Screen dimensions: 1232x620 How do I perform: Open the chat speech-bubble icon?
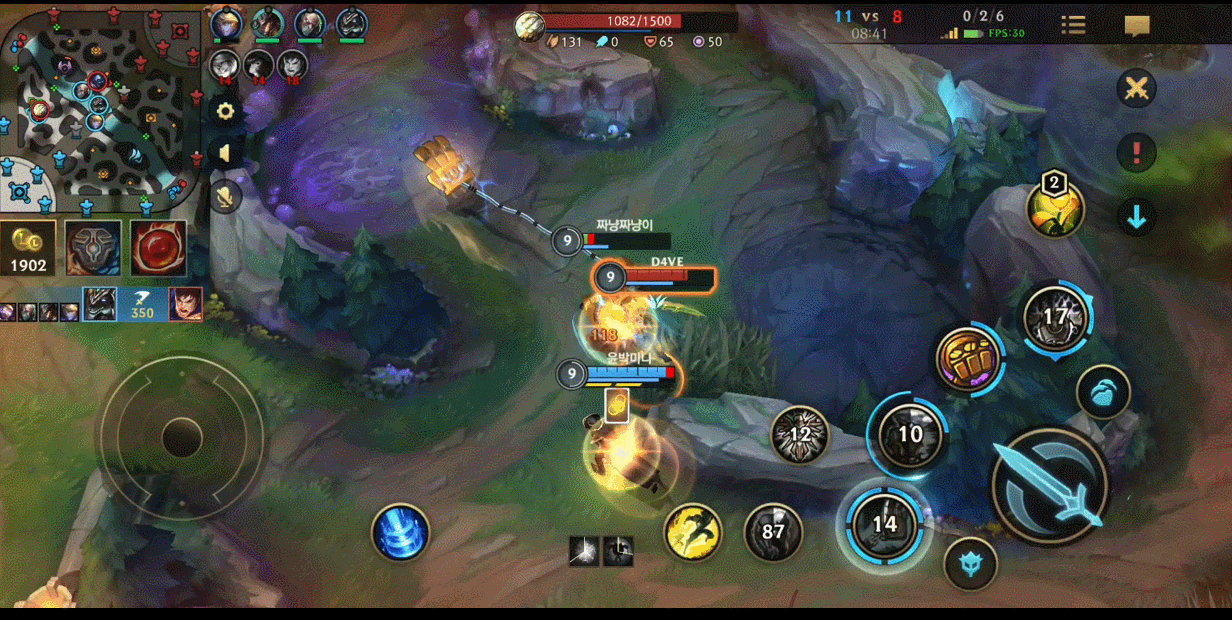(1137, 26)
